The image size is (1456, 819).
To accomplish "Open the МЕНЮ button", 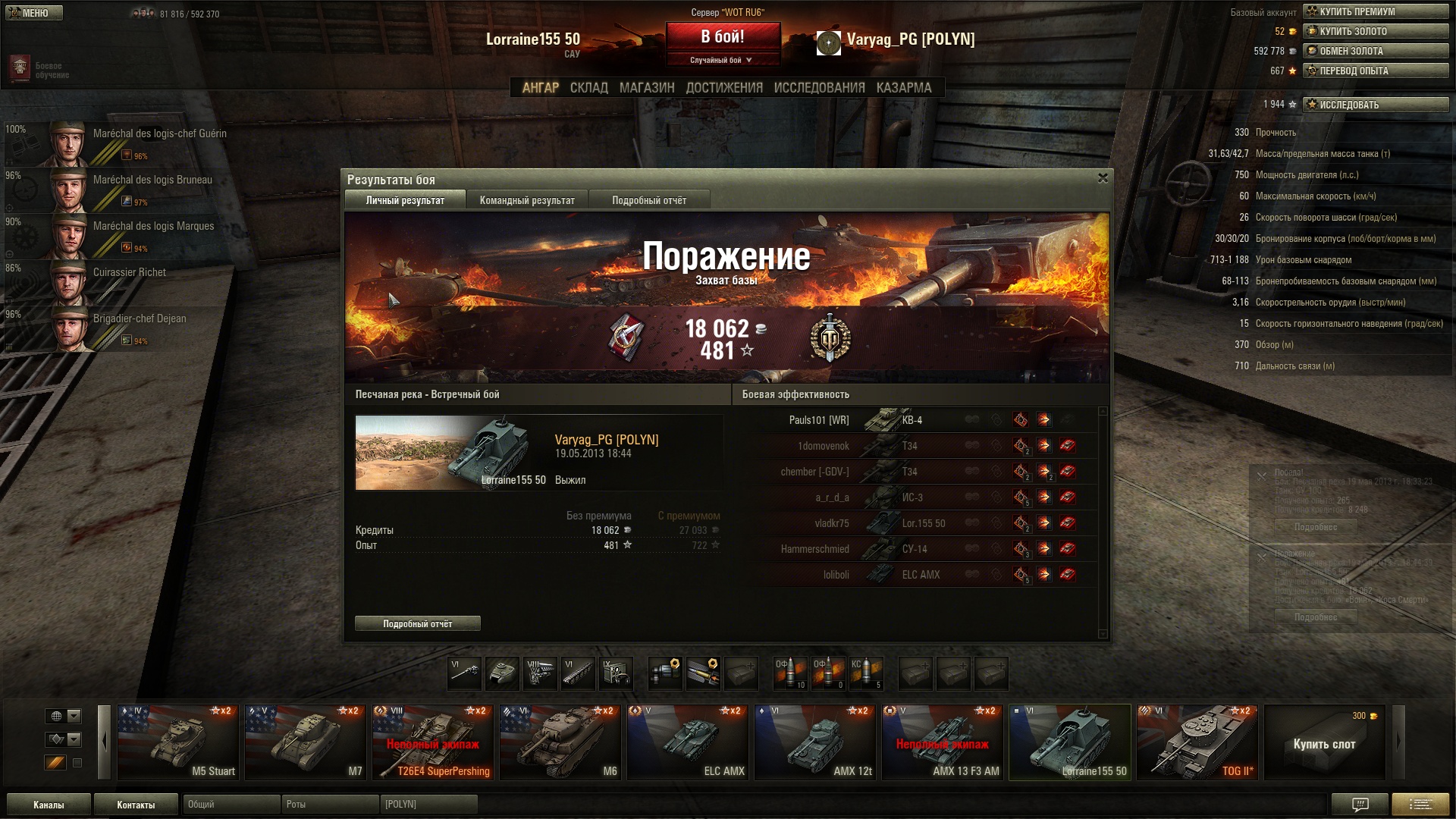I will pos(33,13).
